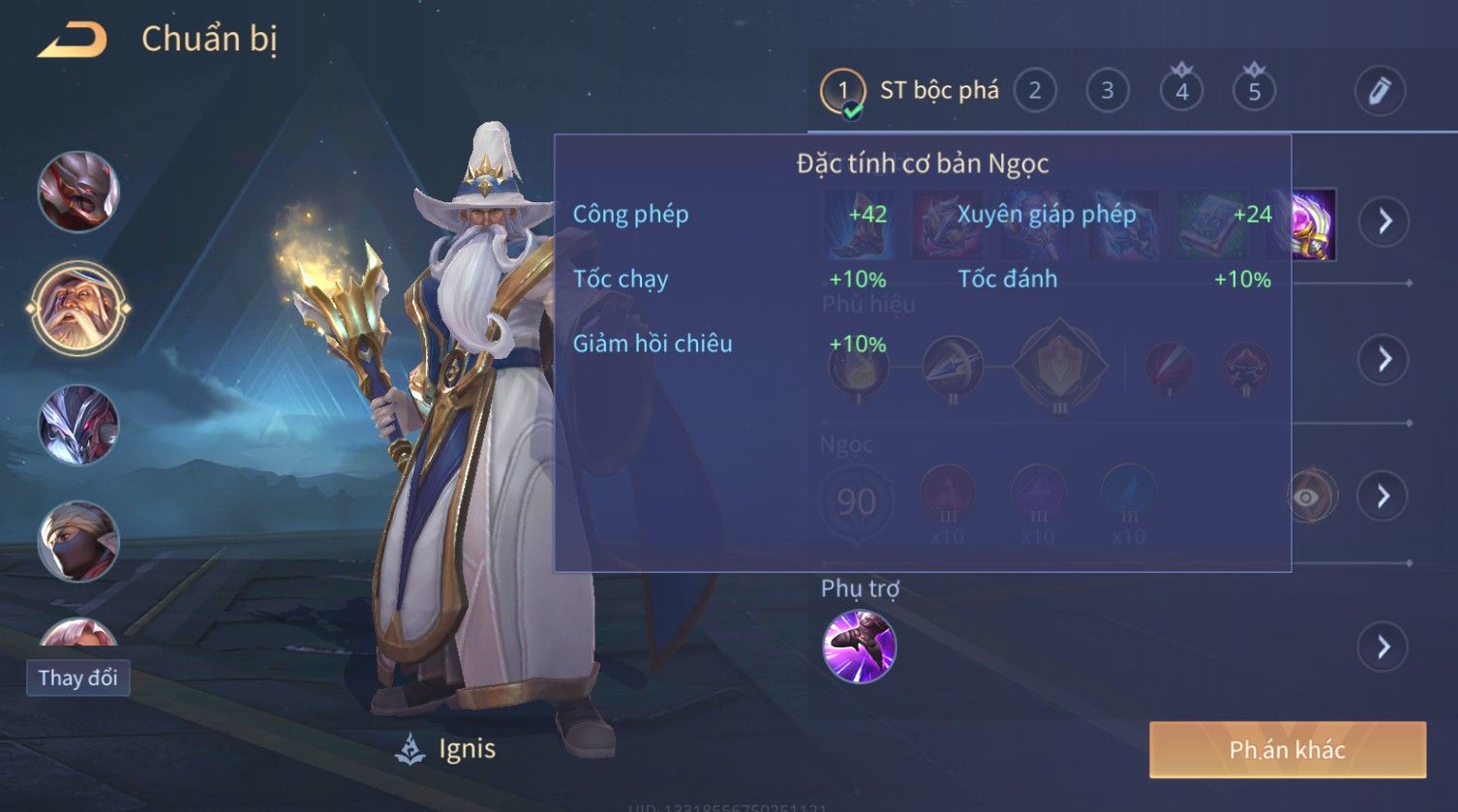1458x812 pixels.
Task: Edit loadout with the pencil icon
Action: coord(1379,91)
